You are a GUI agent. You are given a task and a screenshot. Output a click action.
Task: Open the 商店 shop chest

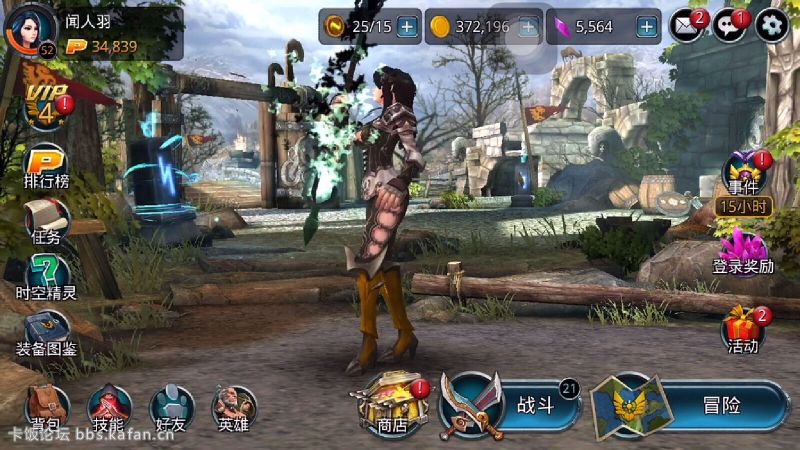point(391,406)
